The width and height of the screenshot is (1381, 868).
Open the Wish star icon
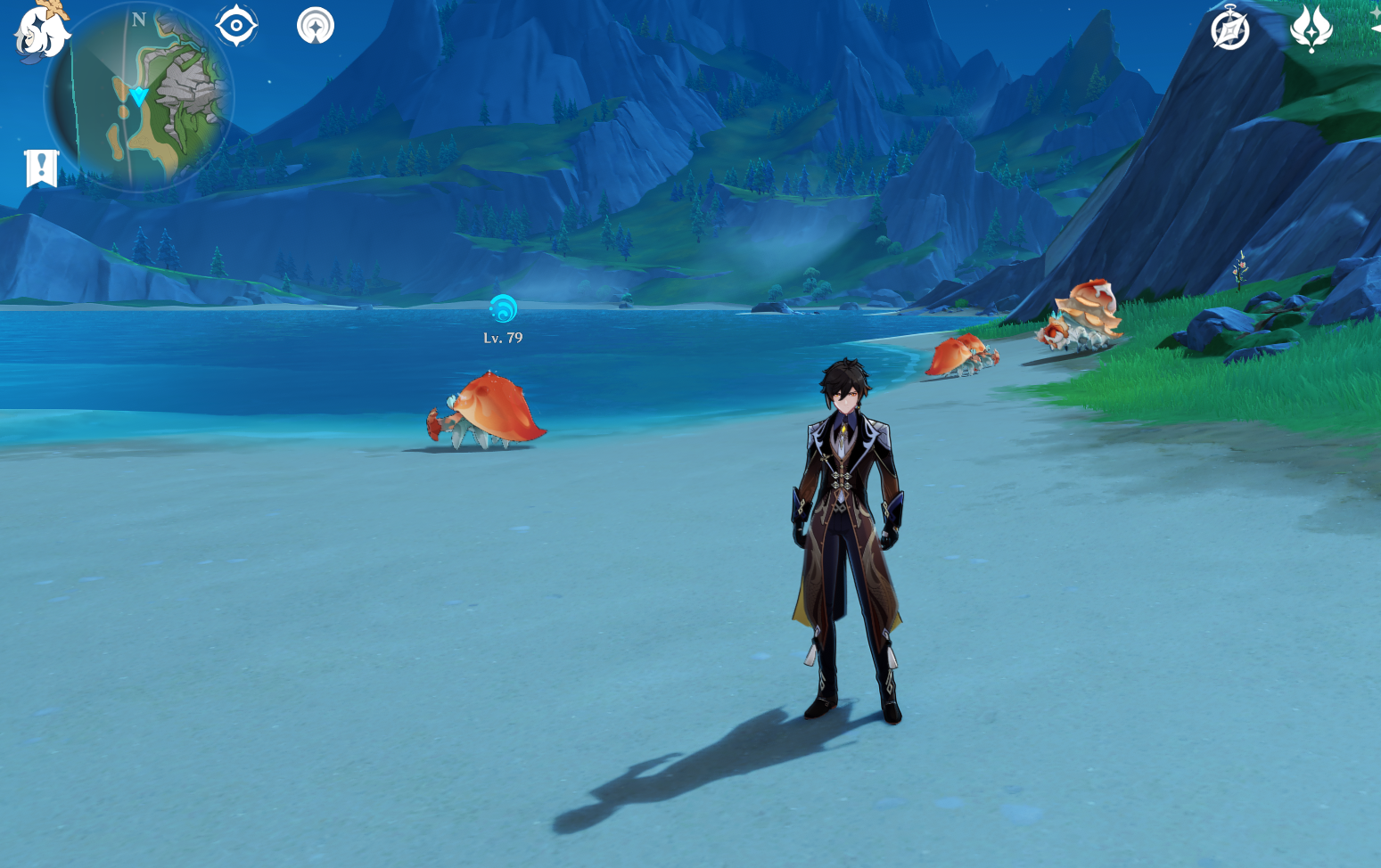1311,28
